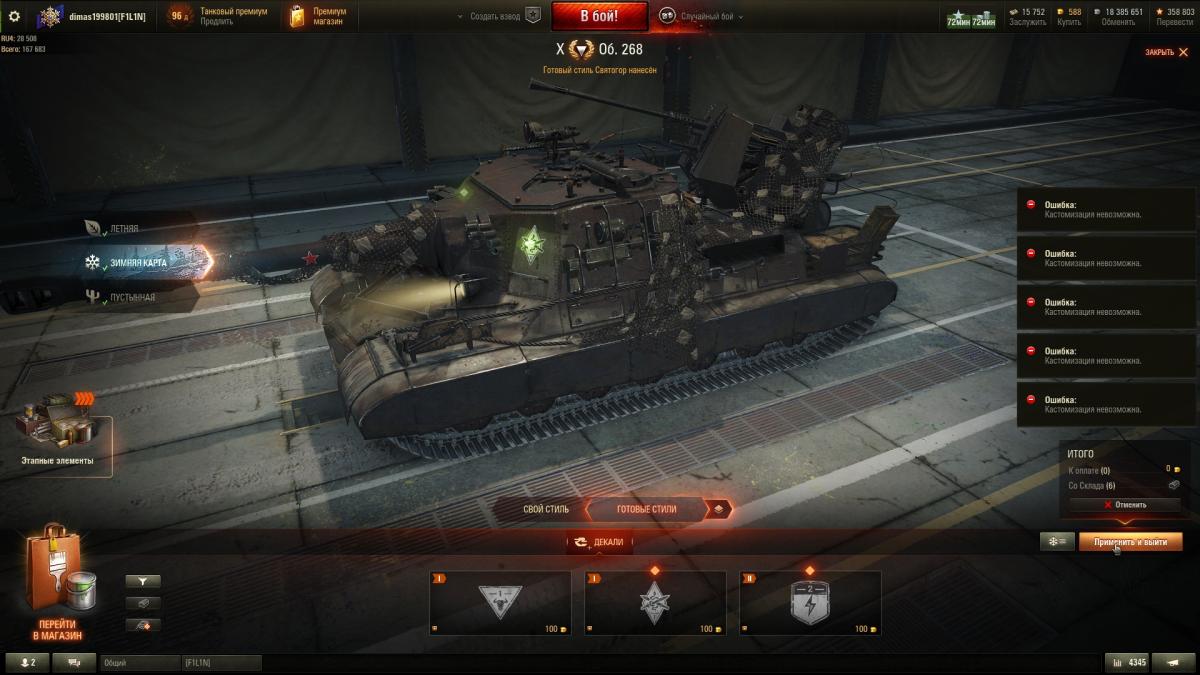Switch to 'Свой стиль' tab

(546, 509)
